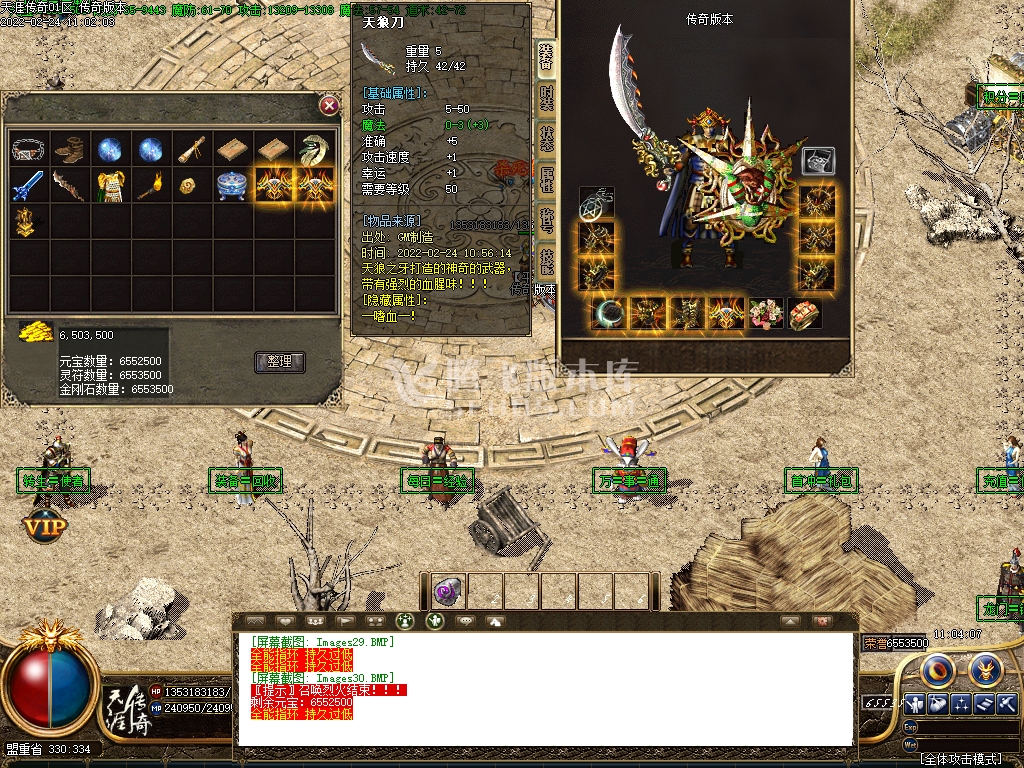
Task: Click the round ring icon button
Action: 937,669
